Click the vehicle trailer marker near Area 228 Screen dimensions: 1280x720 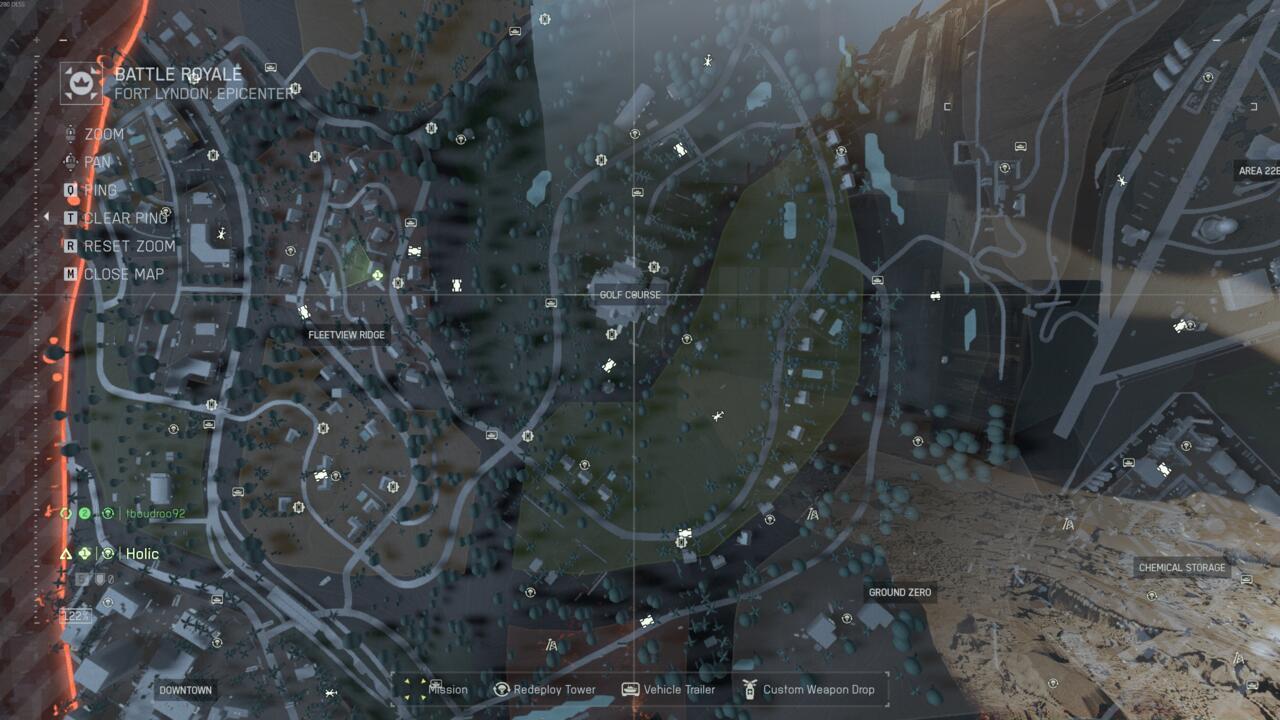pyautogui.click(x=1020, y=147)
